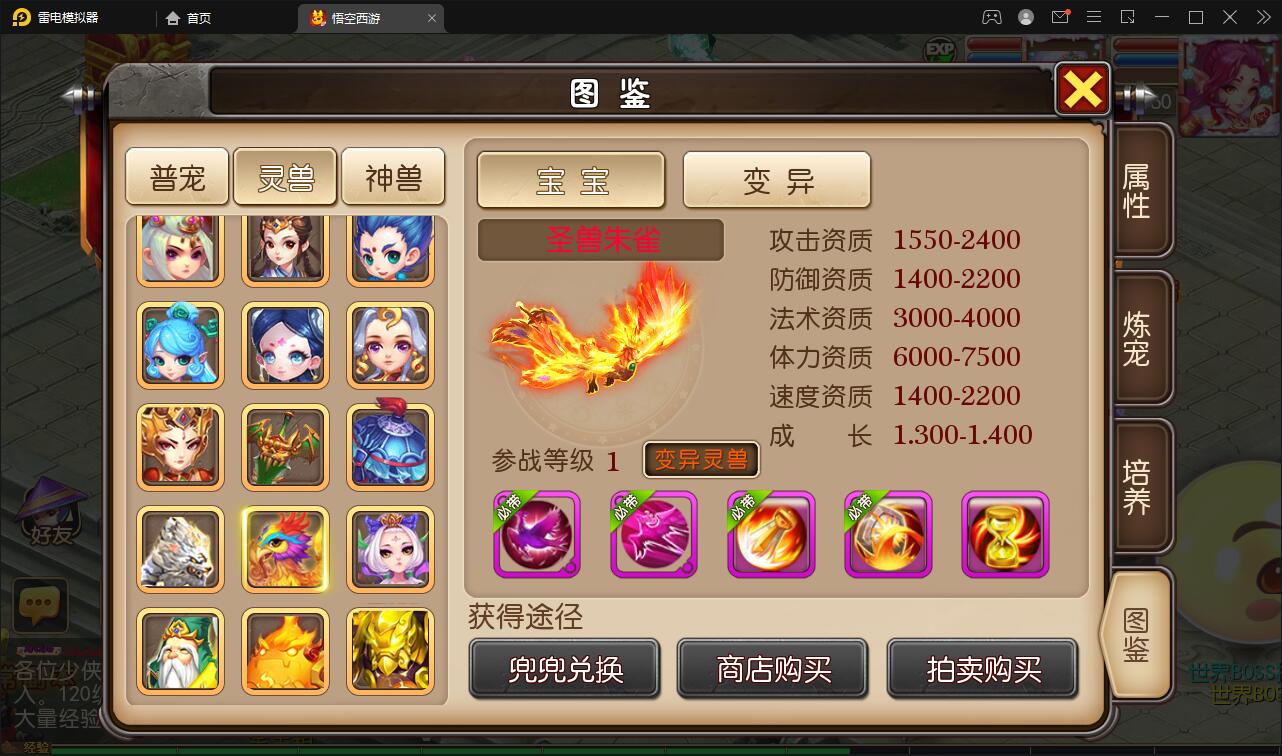The height and width of the screenshot is (756, 1282).
Task: Click the user avatar icon in the title bar
Action: 1025,17
